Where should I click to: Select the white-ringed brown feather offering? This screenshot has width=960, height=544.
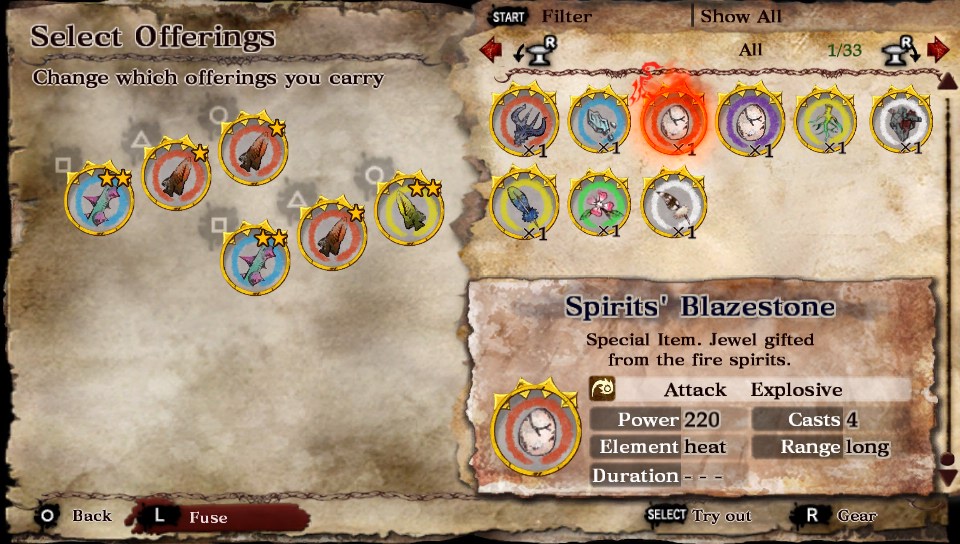pyautogui.click(x=675, y=203)
